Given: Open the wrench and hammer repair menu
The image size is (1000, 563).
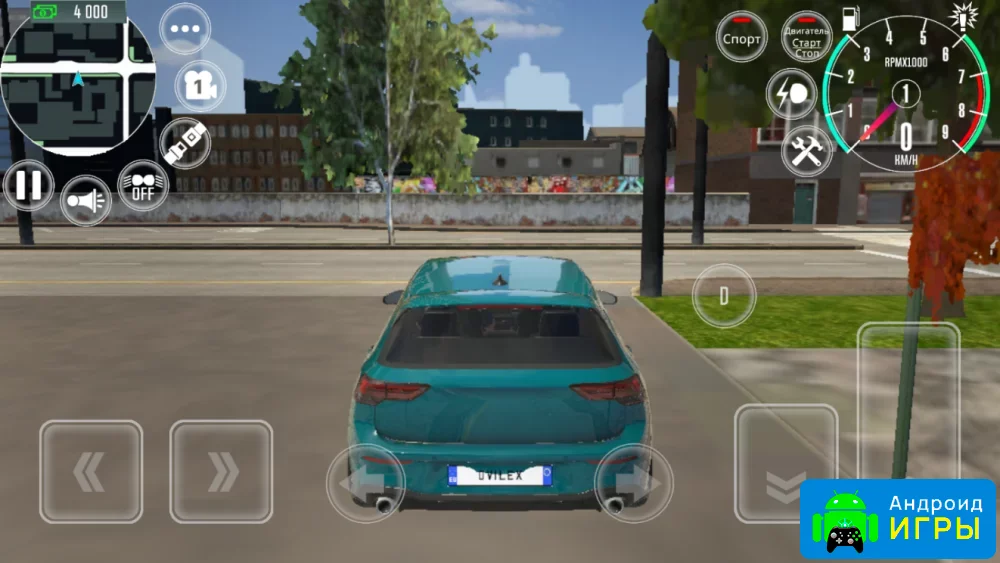Looking at the screenshot, I should tap(806, 150).
